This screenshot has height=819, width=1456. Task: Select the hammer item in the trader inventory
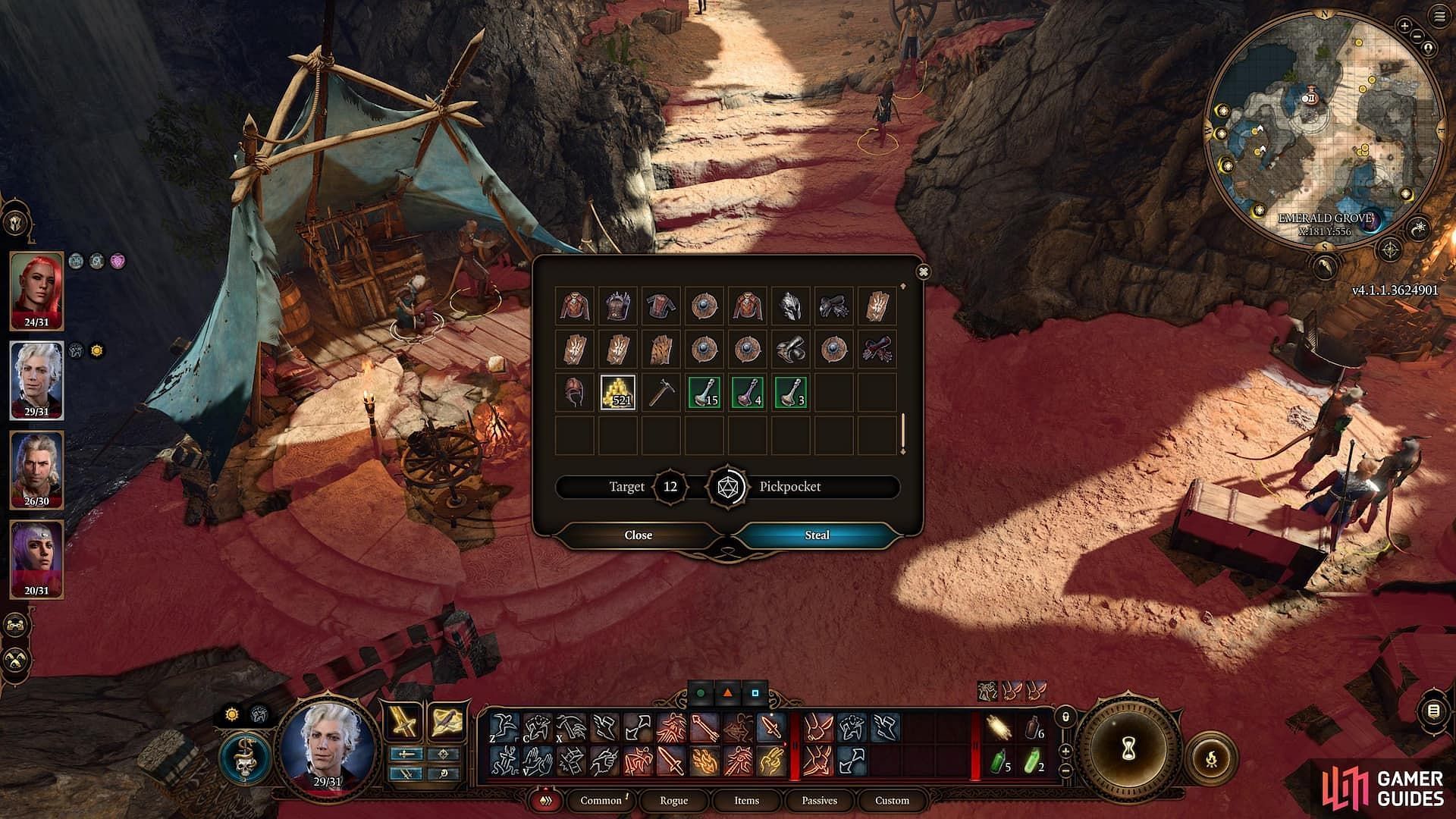pos(661,391)
